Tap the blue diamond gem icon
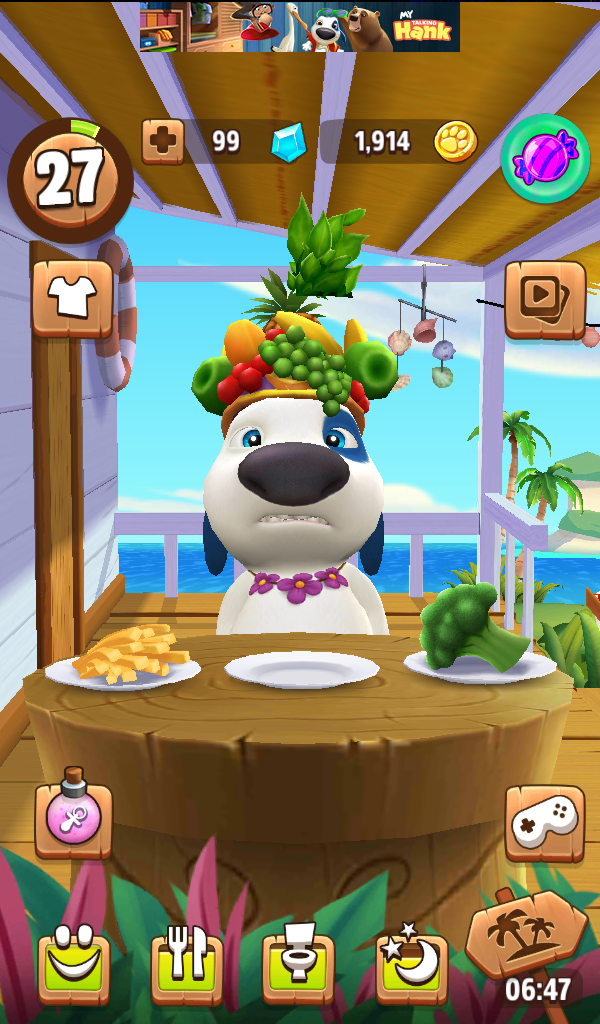600x1024 pixels. coord(288,143)
